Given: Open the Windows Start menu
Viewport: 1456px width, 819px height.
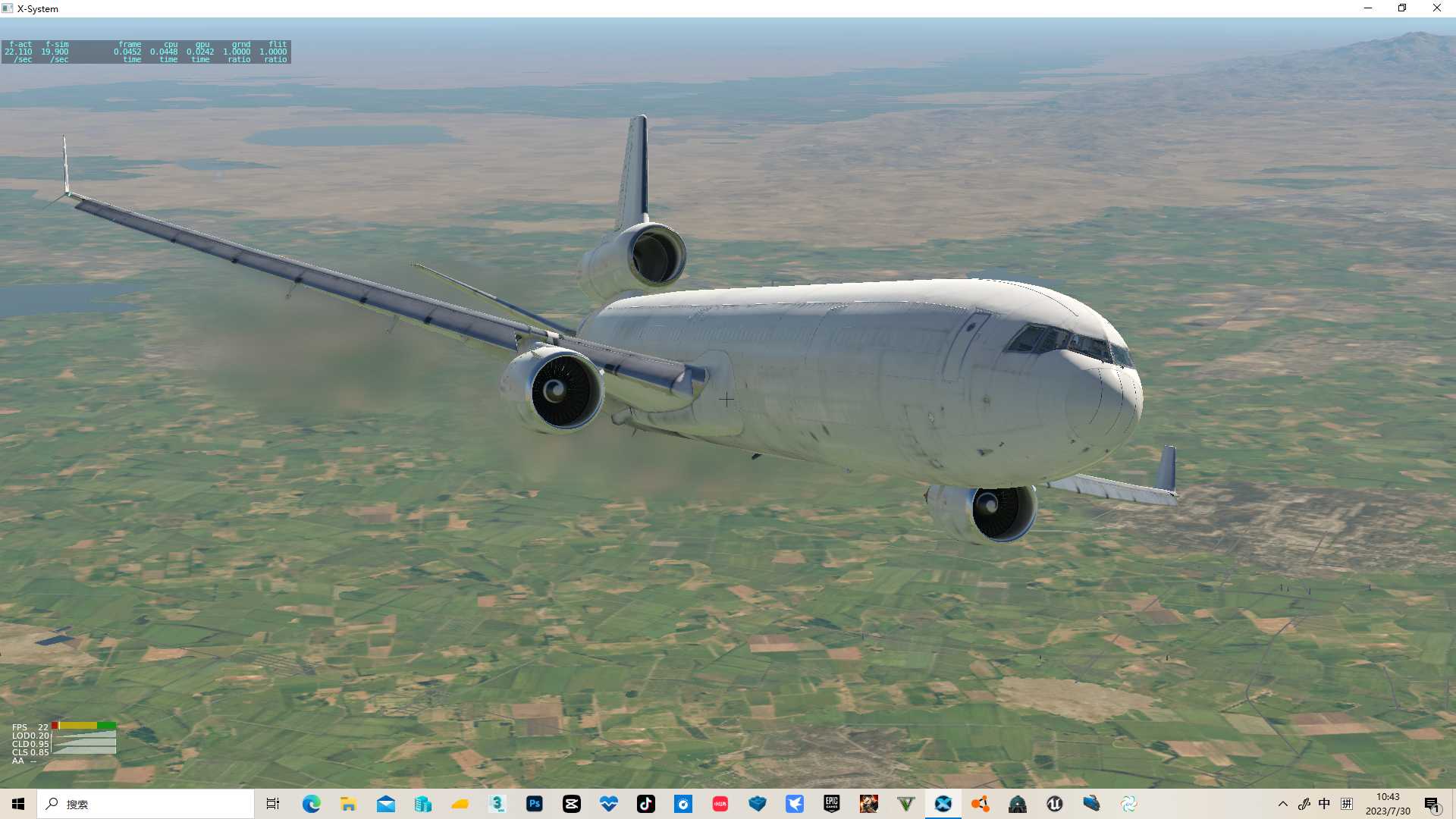Looking at the screenshot, I should (x=17, y=804).
